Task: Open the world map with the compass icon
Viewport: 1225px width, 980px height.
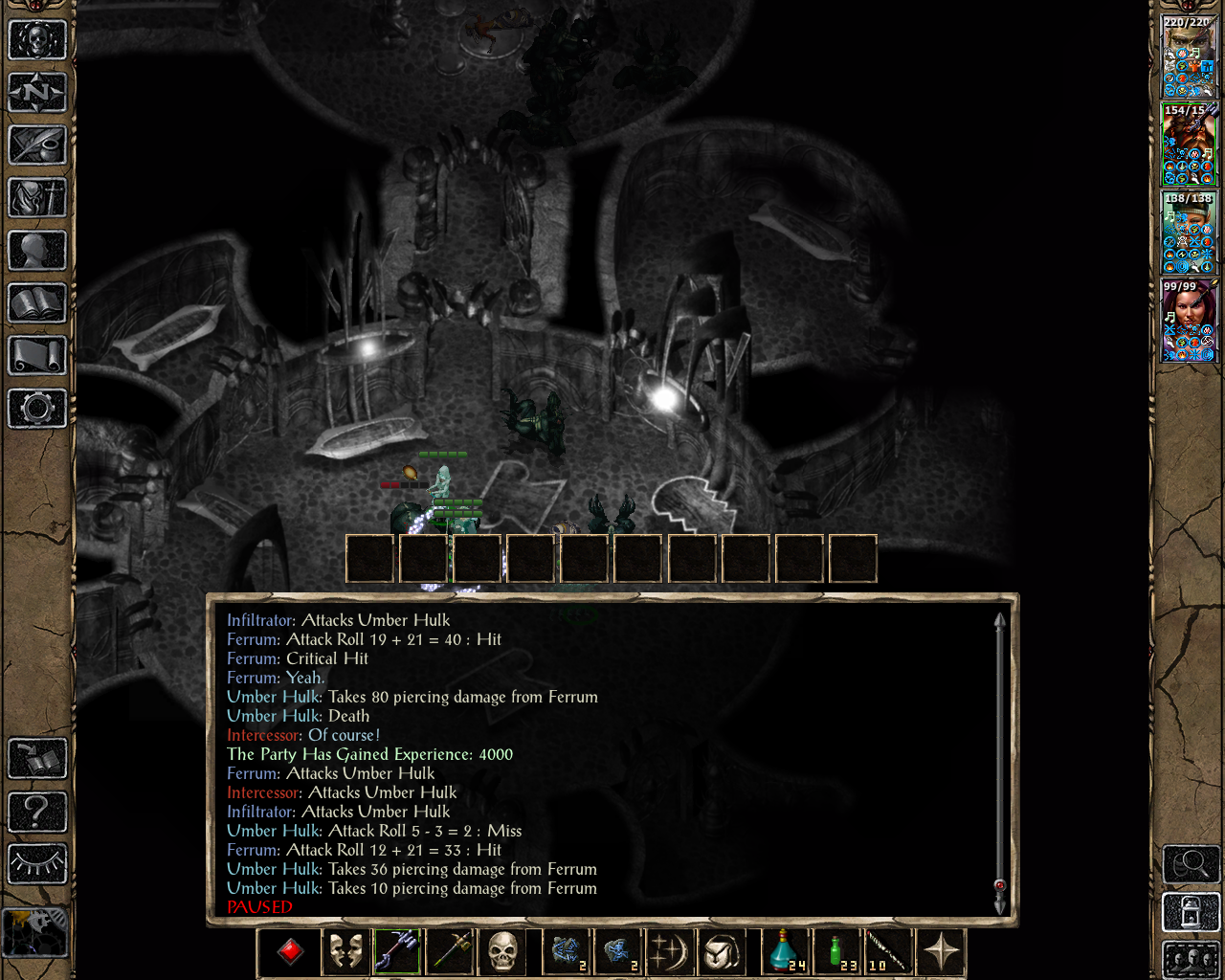Action: (x=36, y=92)
